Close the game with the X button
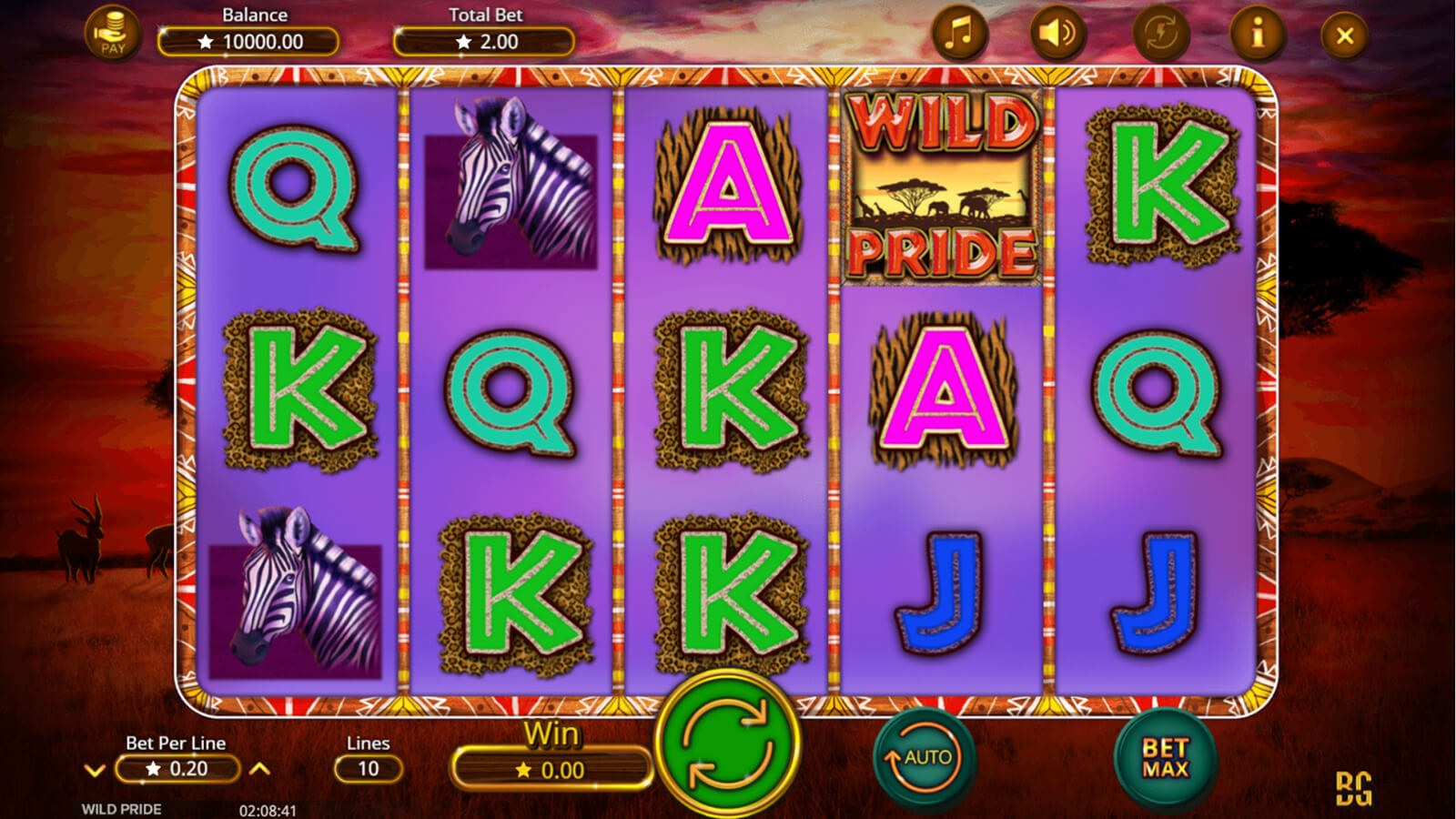This screenshot has height=819, width=1456. pyautogui.click(x=1345, y=36)
